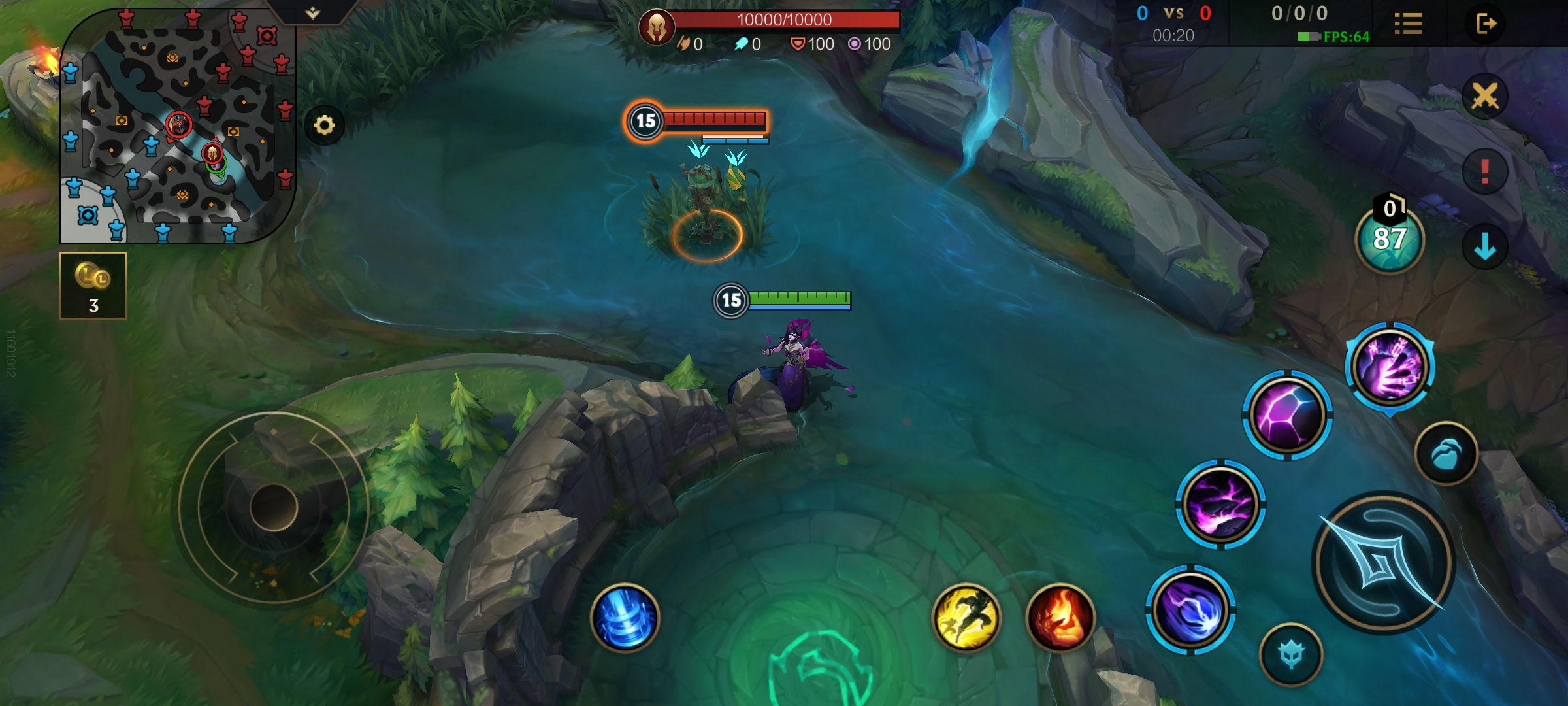Use the Flash summoner spell
1568x706 pixels.
966,618
